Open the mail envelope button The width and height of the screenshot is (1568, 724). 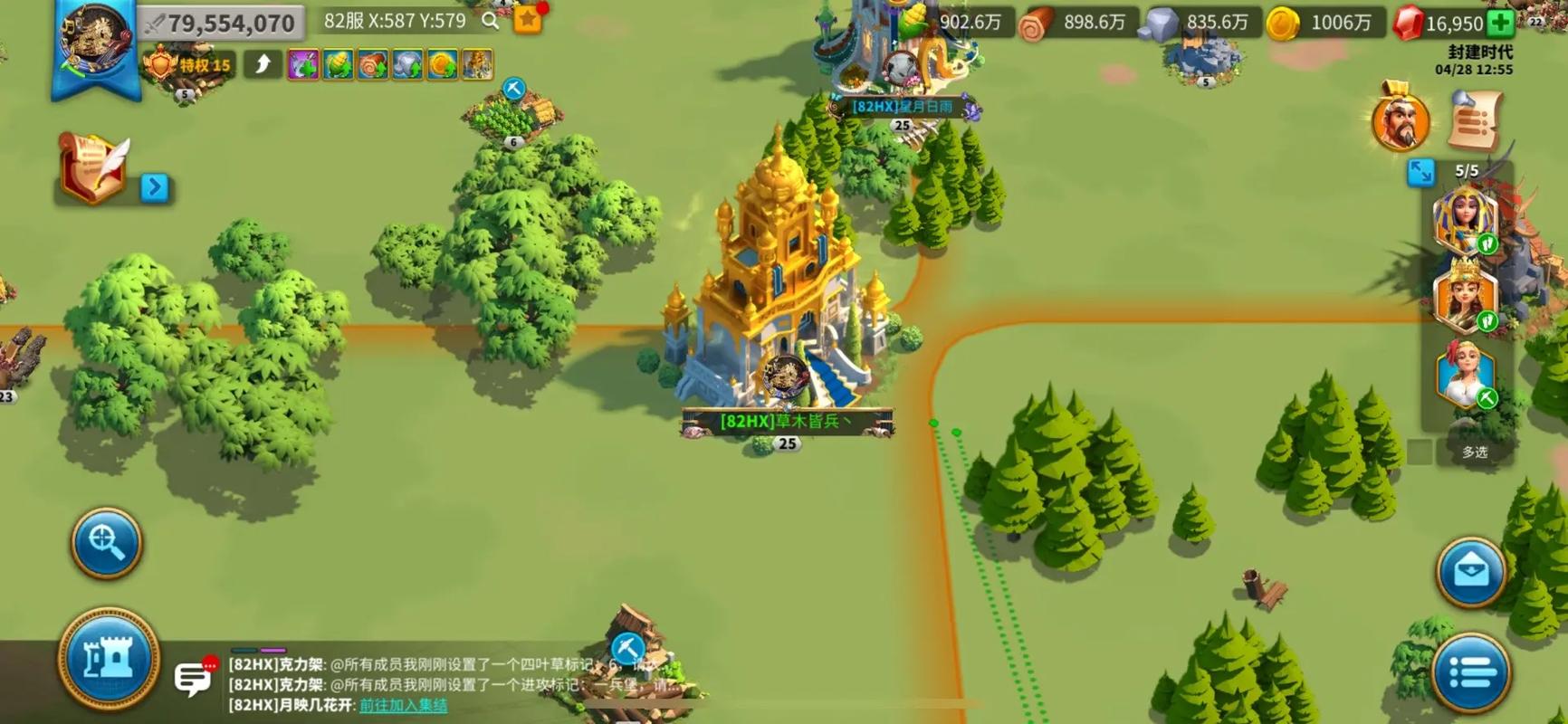tap(1471, 571)
